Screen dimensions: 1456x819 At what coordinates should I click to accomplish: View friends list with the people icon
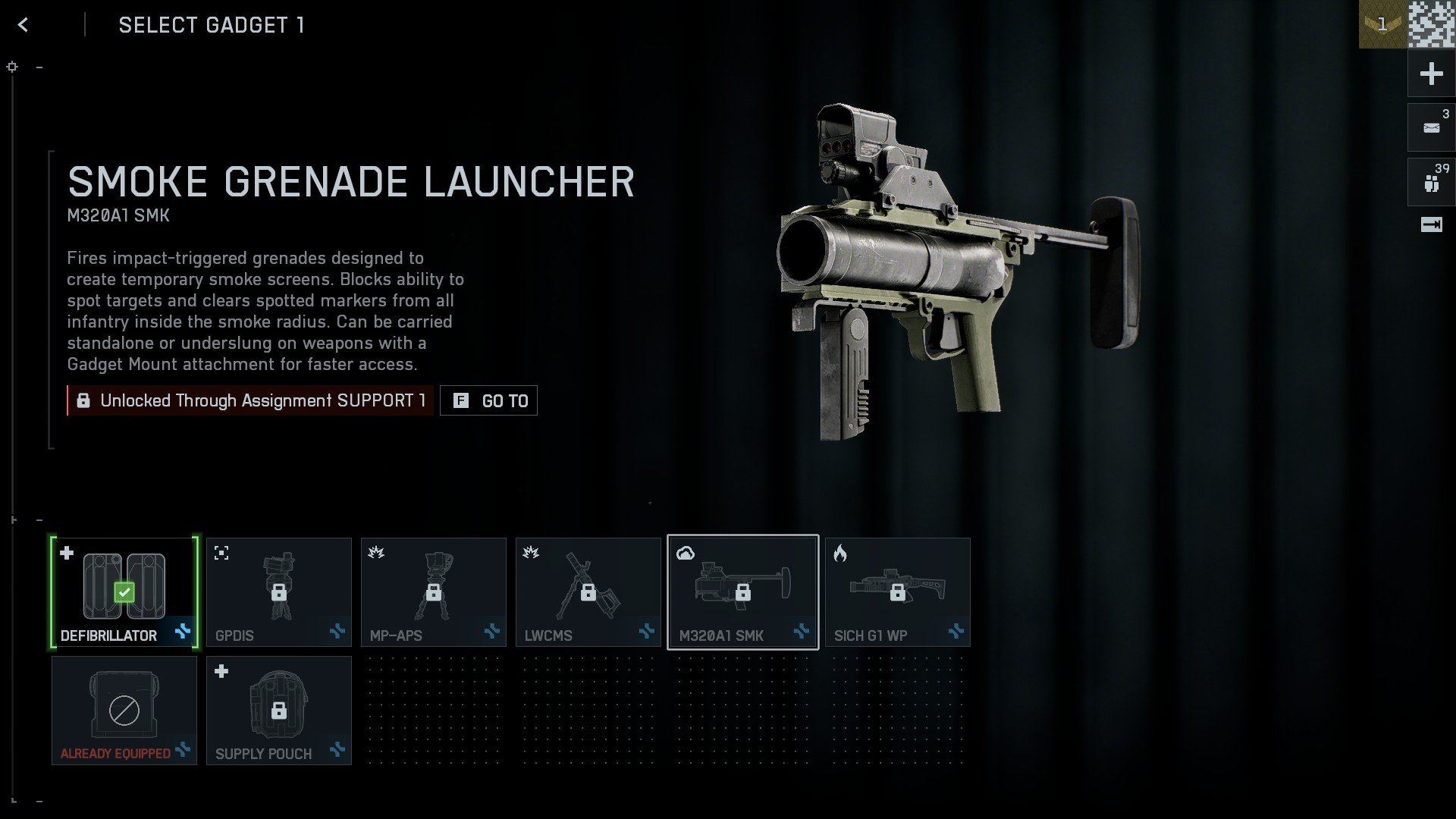(x=1430, y=181)
